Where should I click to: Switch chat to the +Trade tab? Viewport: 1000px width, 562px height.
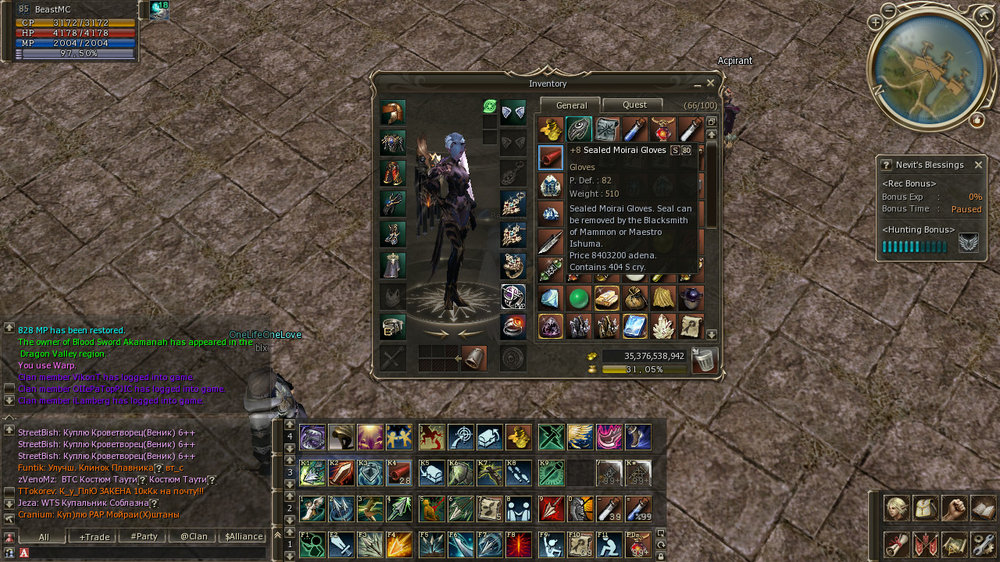tap(95, 537)
